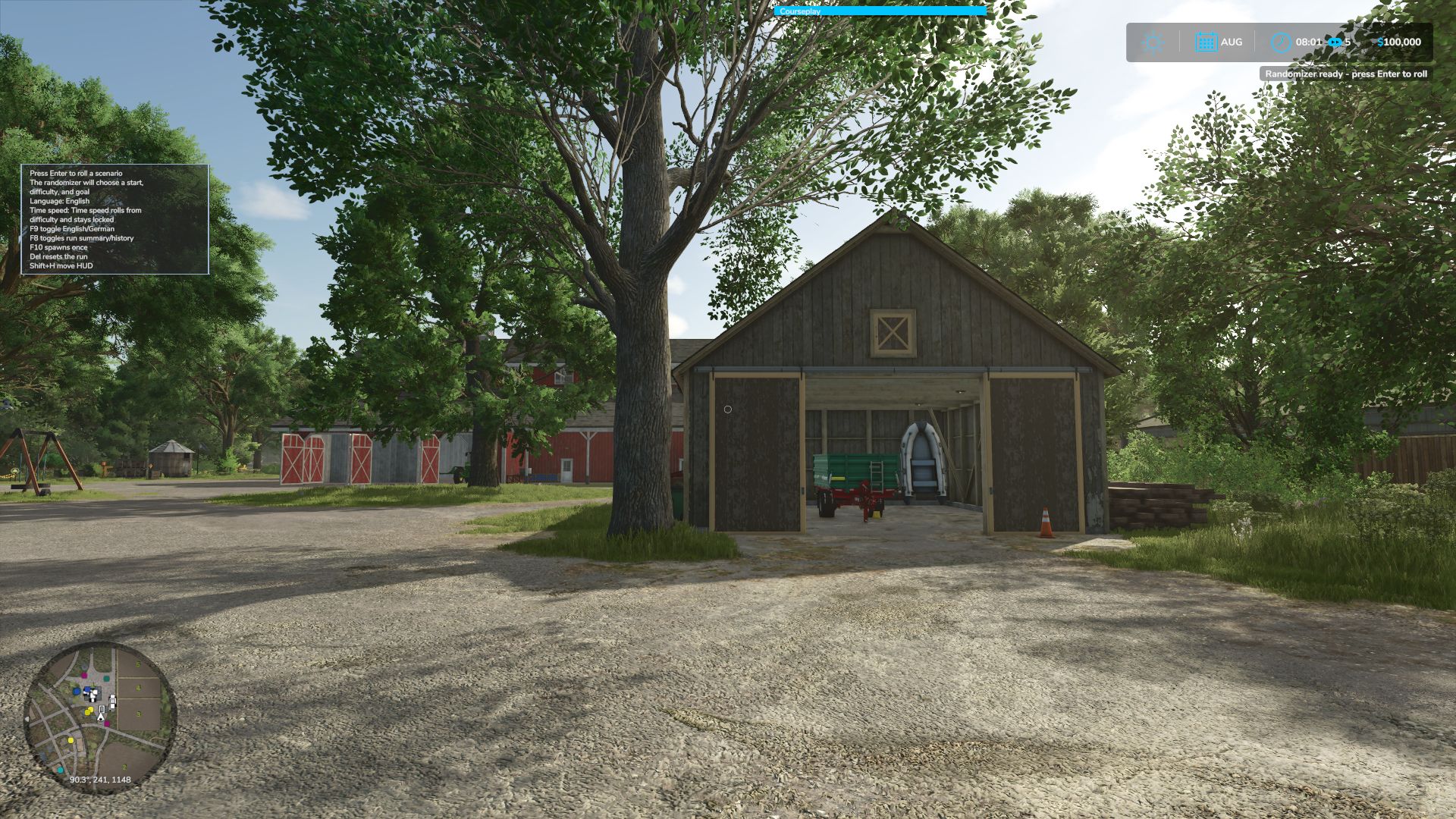The height and width of the screenshot is (819, 1456).
Task: Click the yellow marker near the player arrow
Action: 89,711
